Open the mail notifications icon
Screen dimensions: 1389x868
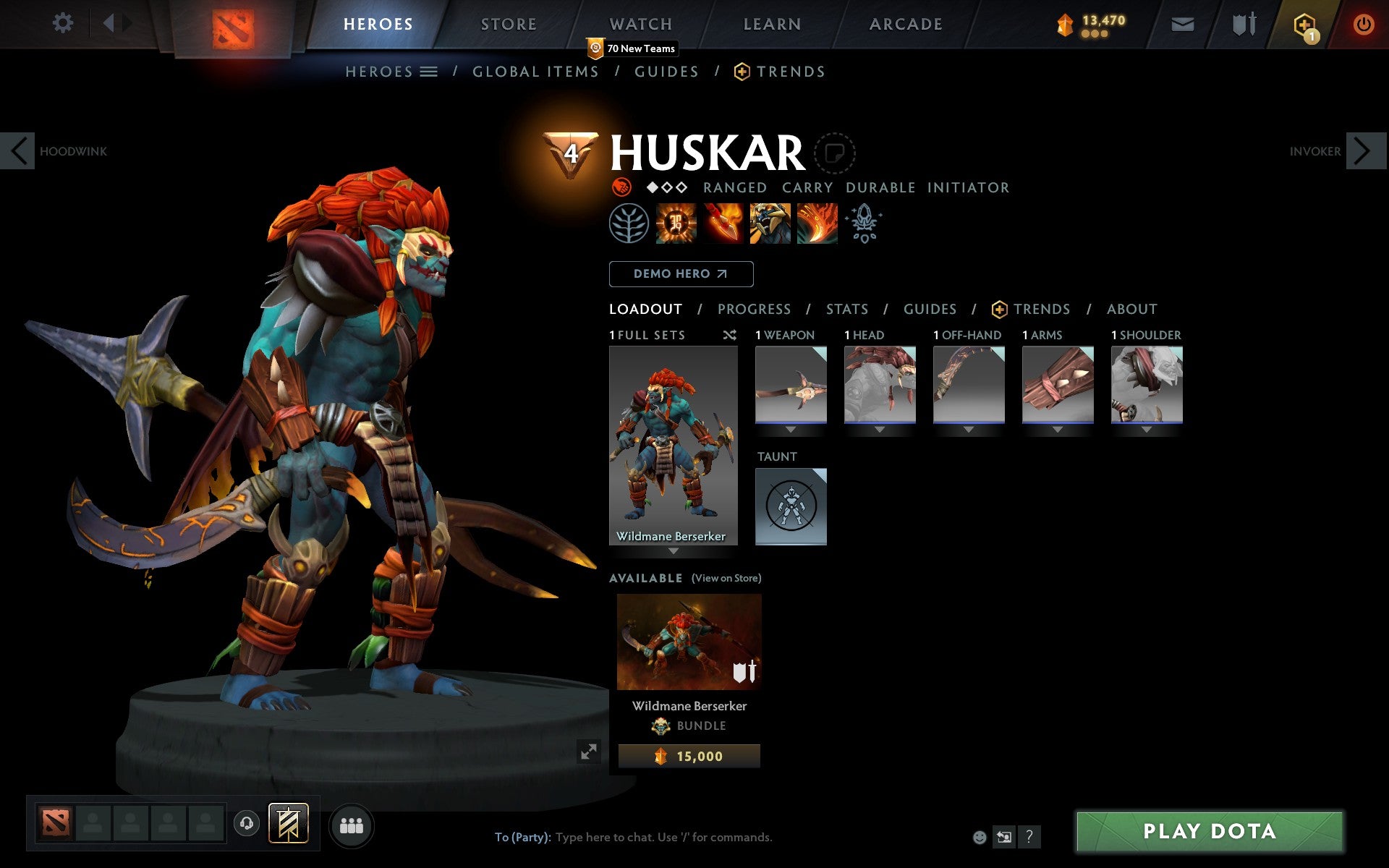click(x=1182, y=24)
